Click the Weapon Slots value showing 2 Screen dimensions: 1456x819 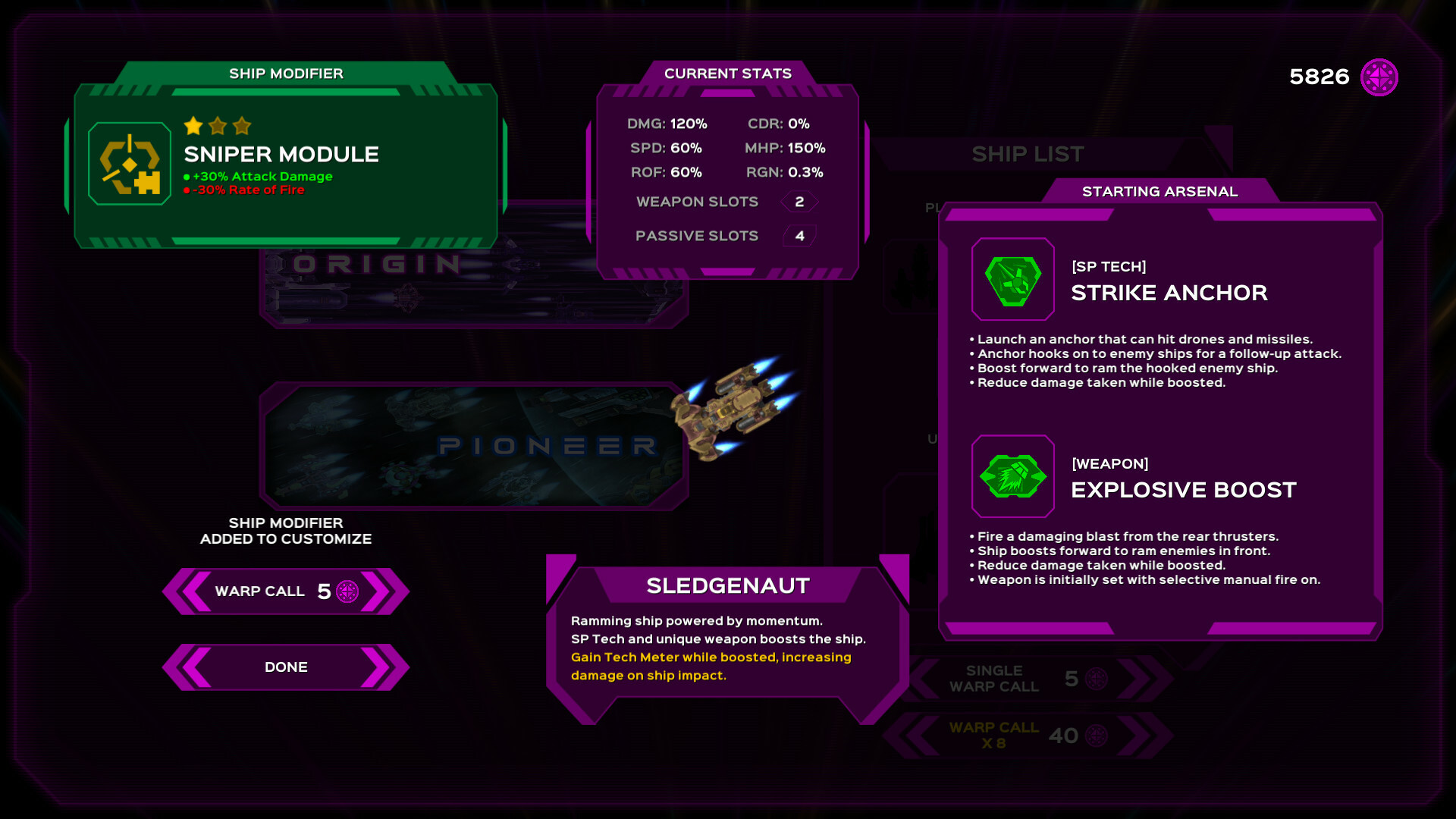tap(798, 201)
